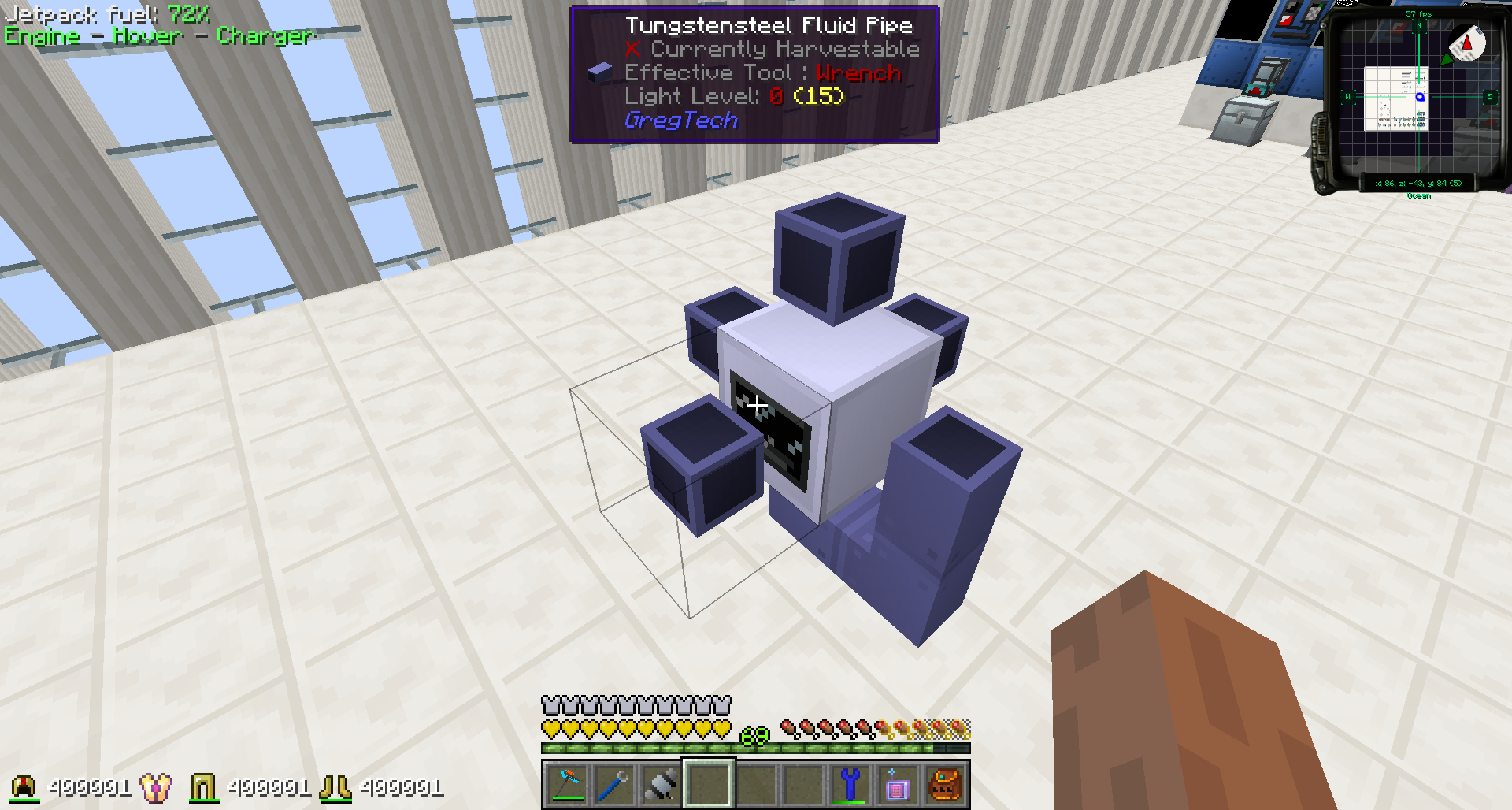Image resolution: width=1512 pixels, height=810 pixels.
Task: Select the cyan-and-orange pickaxe hotbar slot
Action: (x=567, y=785)
